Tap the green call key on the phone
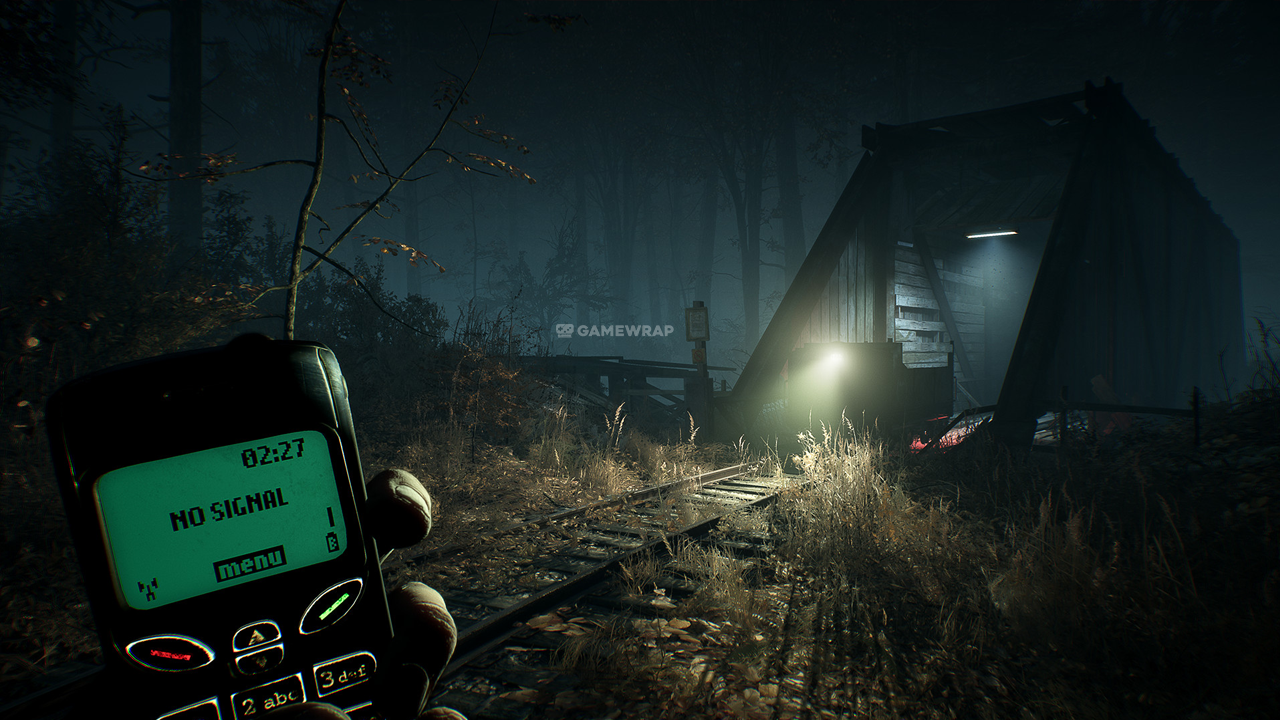 pyautogui.click(x=330, y=606)
